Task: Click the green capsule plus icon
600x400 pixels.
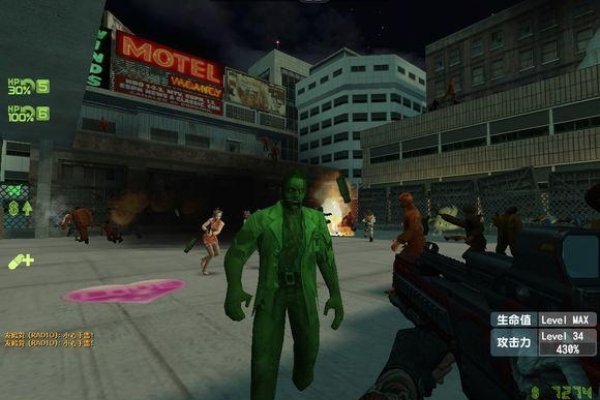Action: 20,261
